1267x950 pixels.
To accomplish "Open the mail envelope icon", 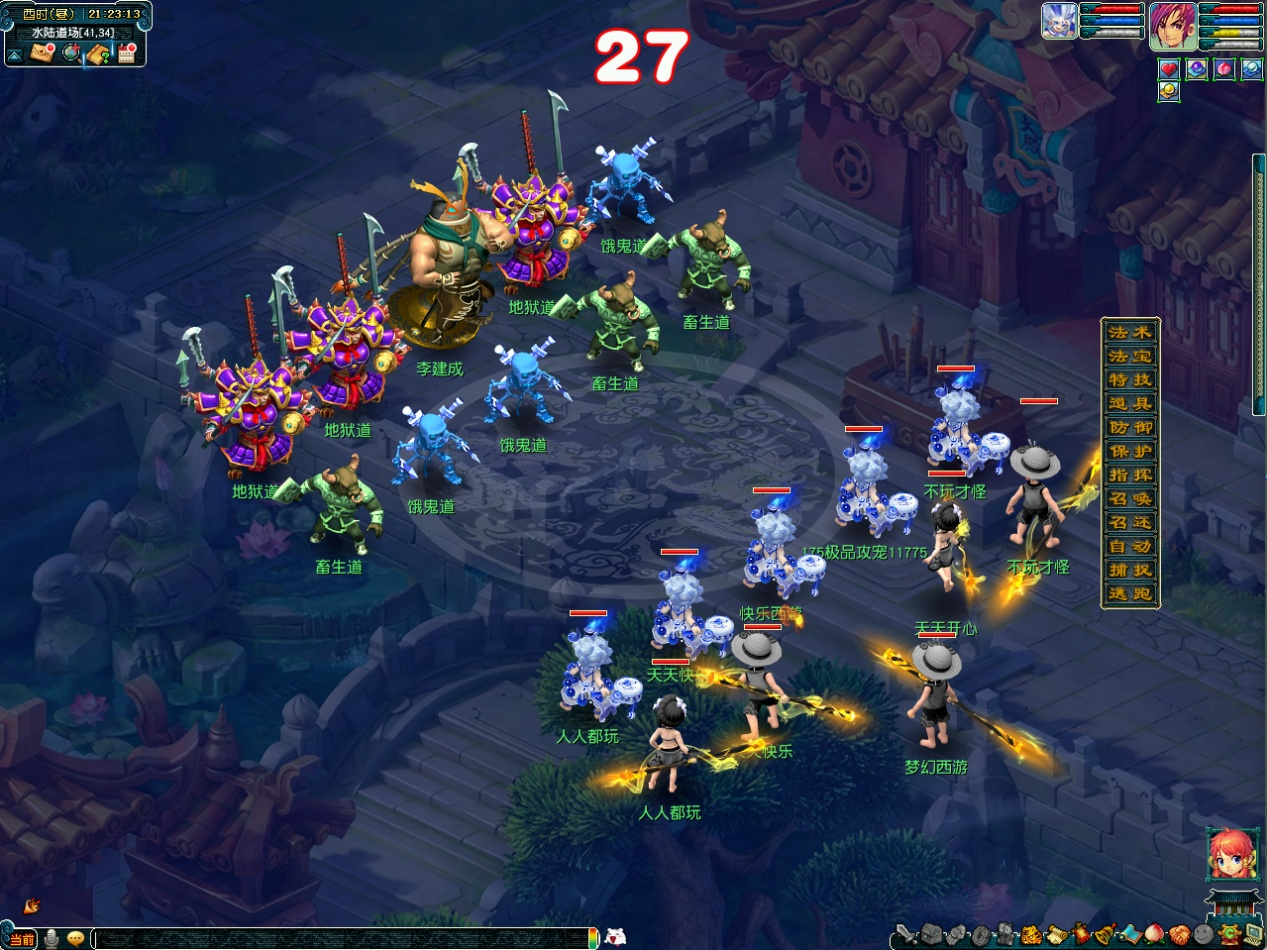I will pyautogui.click(x=42, y=54).
